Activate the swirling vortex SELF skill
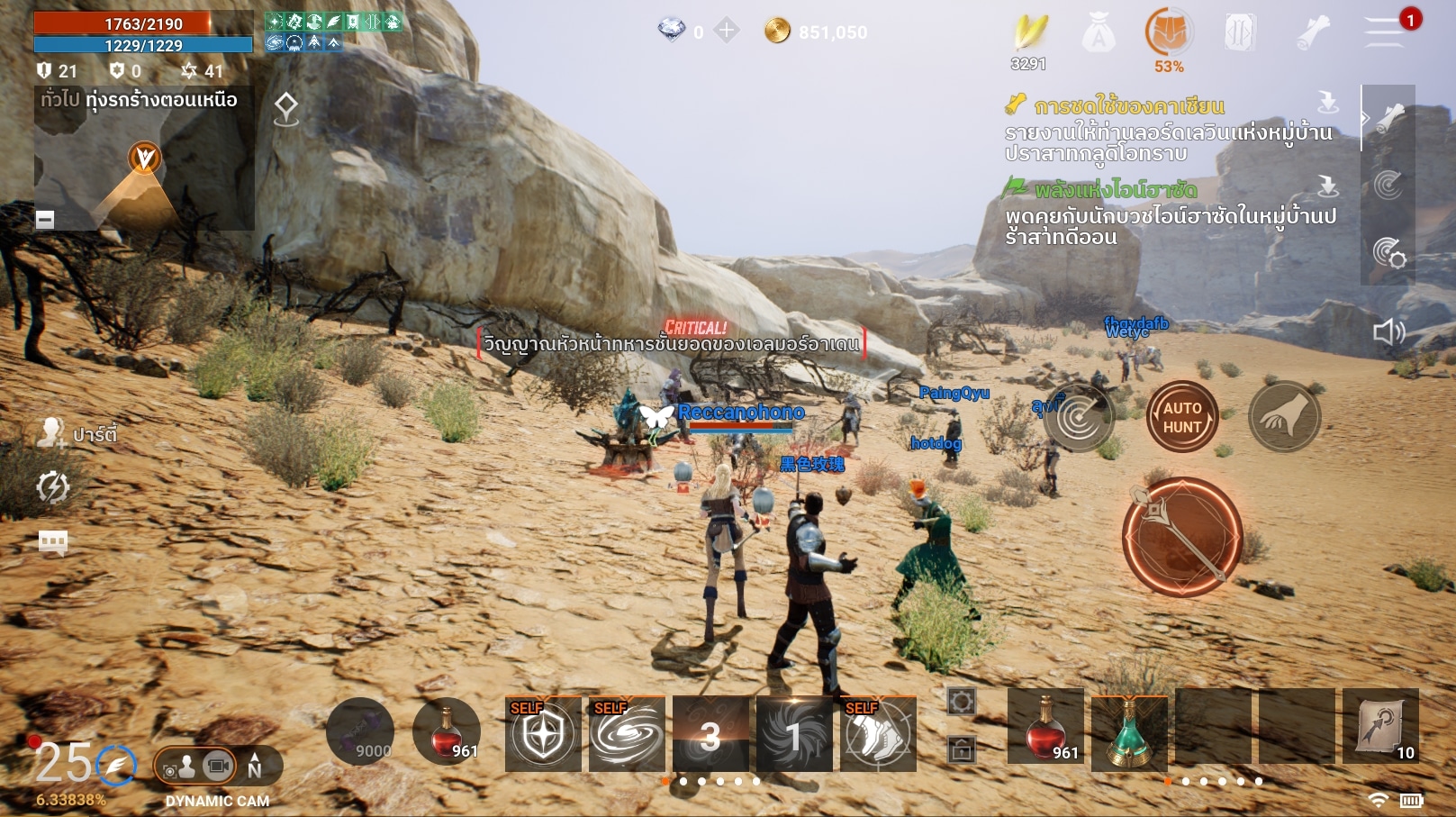 (627, 734)
